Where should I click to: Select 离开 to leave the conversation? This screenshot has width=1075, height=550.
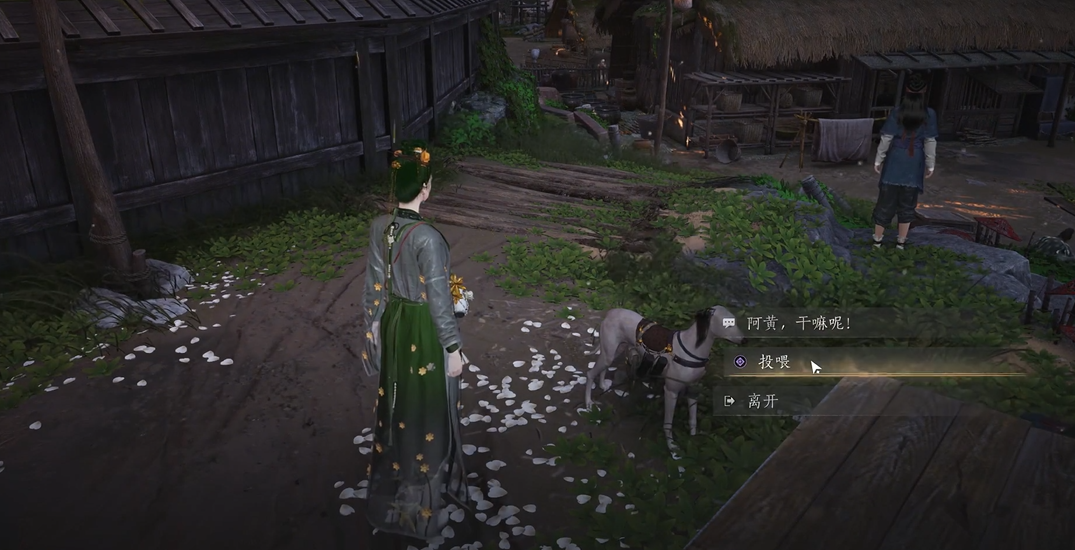[763, 401]
